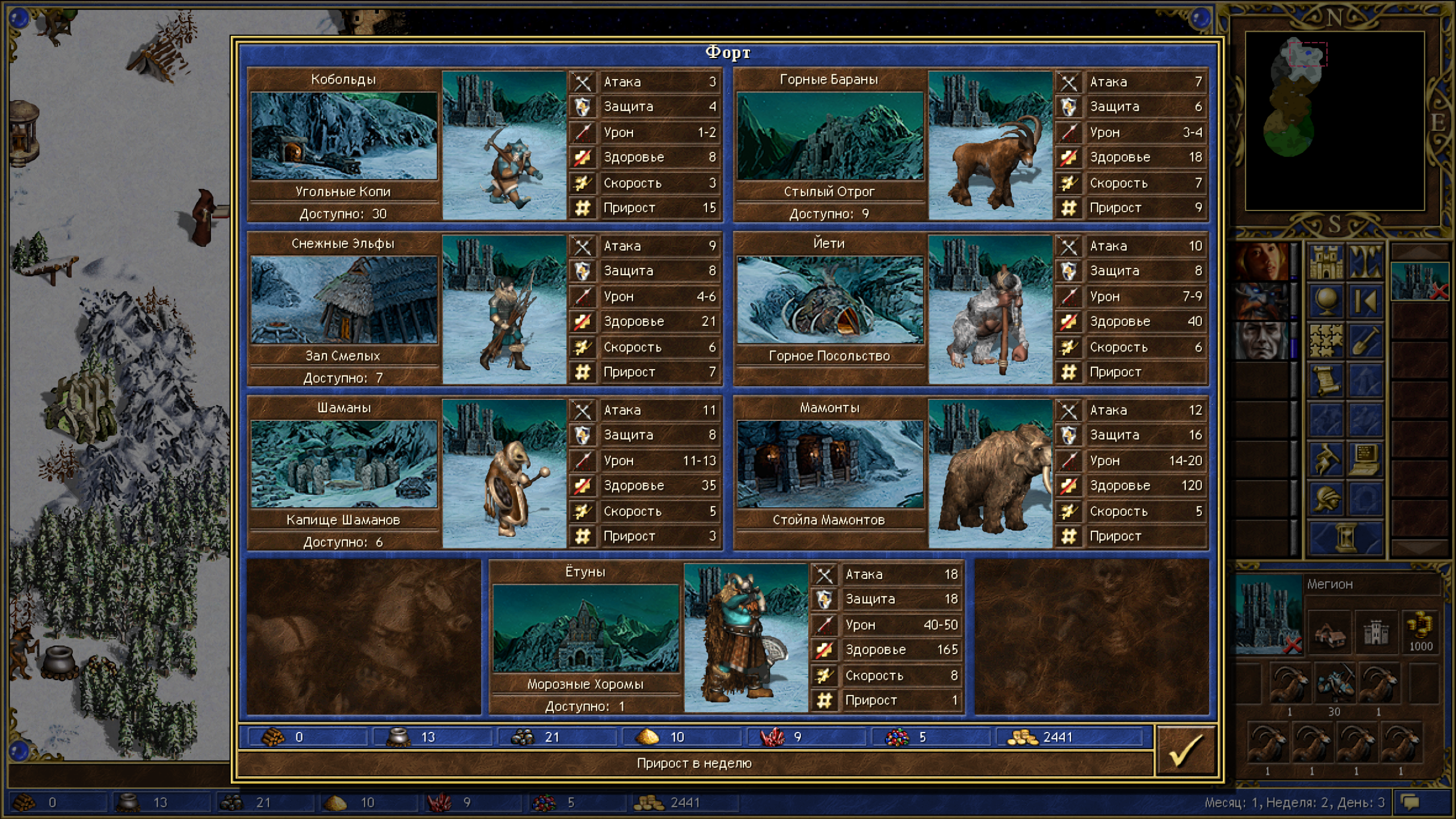Show the puzzle map
Screen dimensions: 1456x819
coord(1326,341)
